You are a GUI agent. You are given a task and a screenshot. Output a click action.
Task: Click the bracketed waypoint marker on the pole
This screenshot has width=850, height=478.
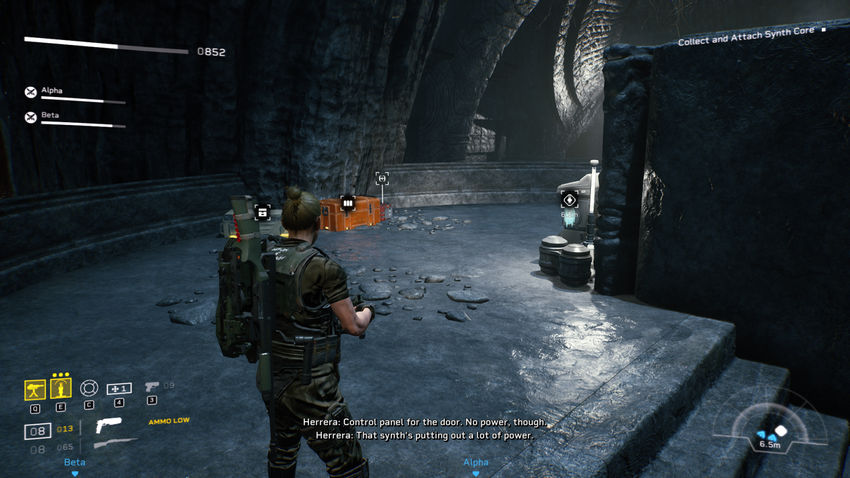tap(381, 178)
